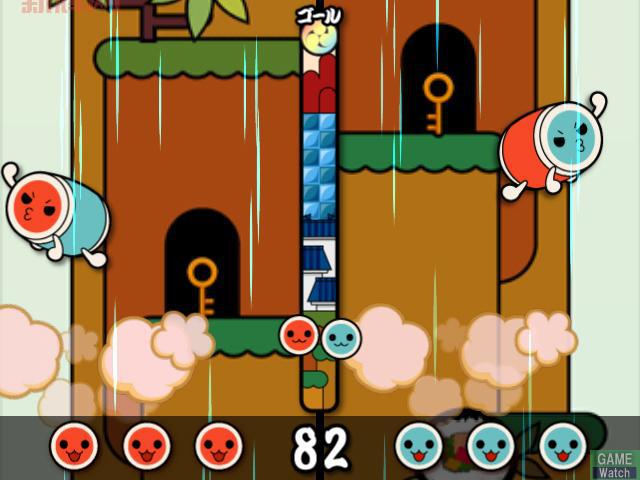The width and height of the screenshot is (640, 480).
Task: Click the blue face marker on the center gauge
Action: pos(340,338)
